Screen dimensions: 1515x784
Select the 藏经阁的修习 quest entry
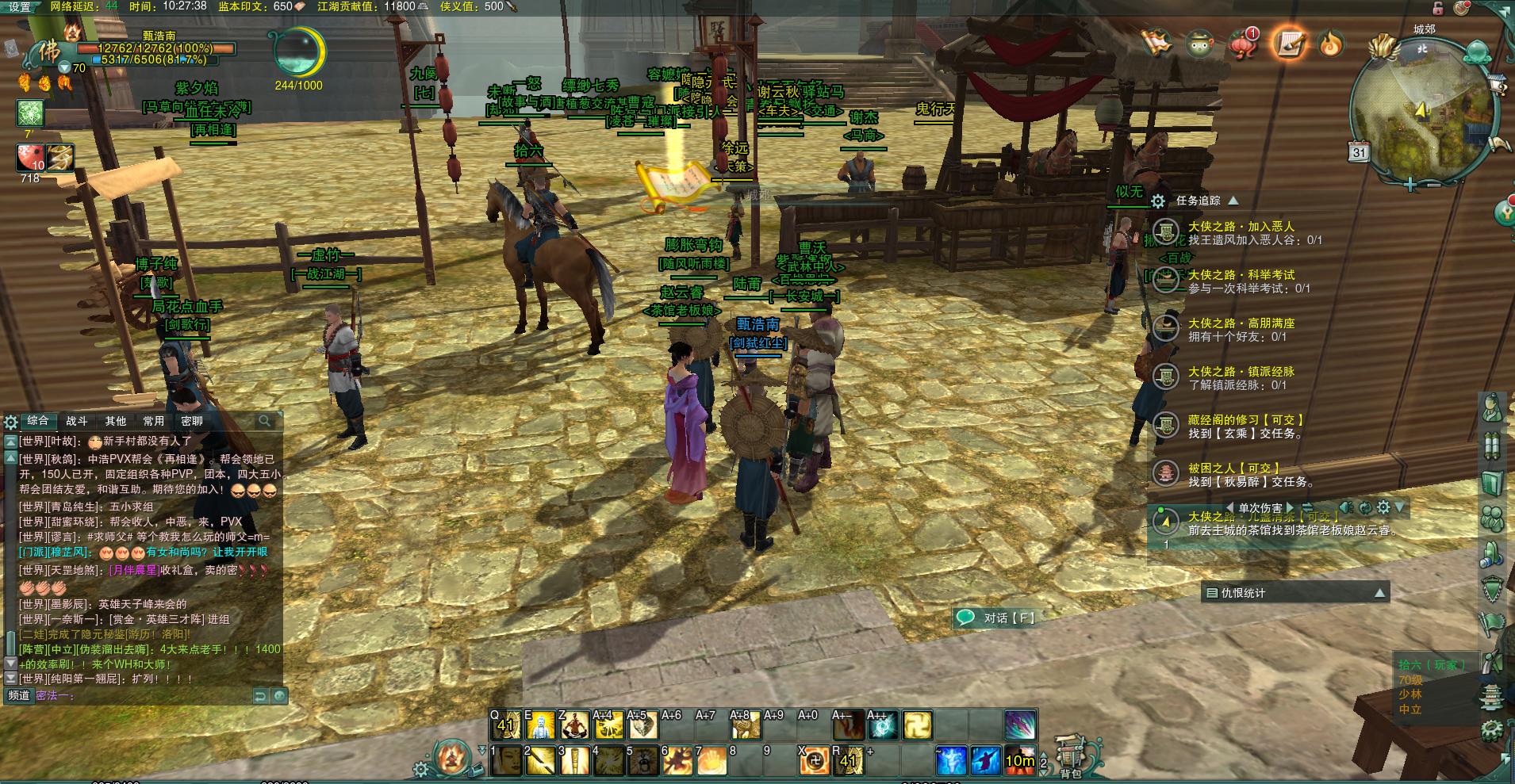(1245, 420)
